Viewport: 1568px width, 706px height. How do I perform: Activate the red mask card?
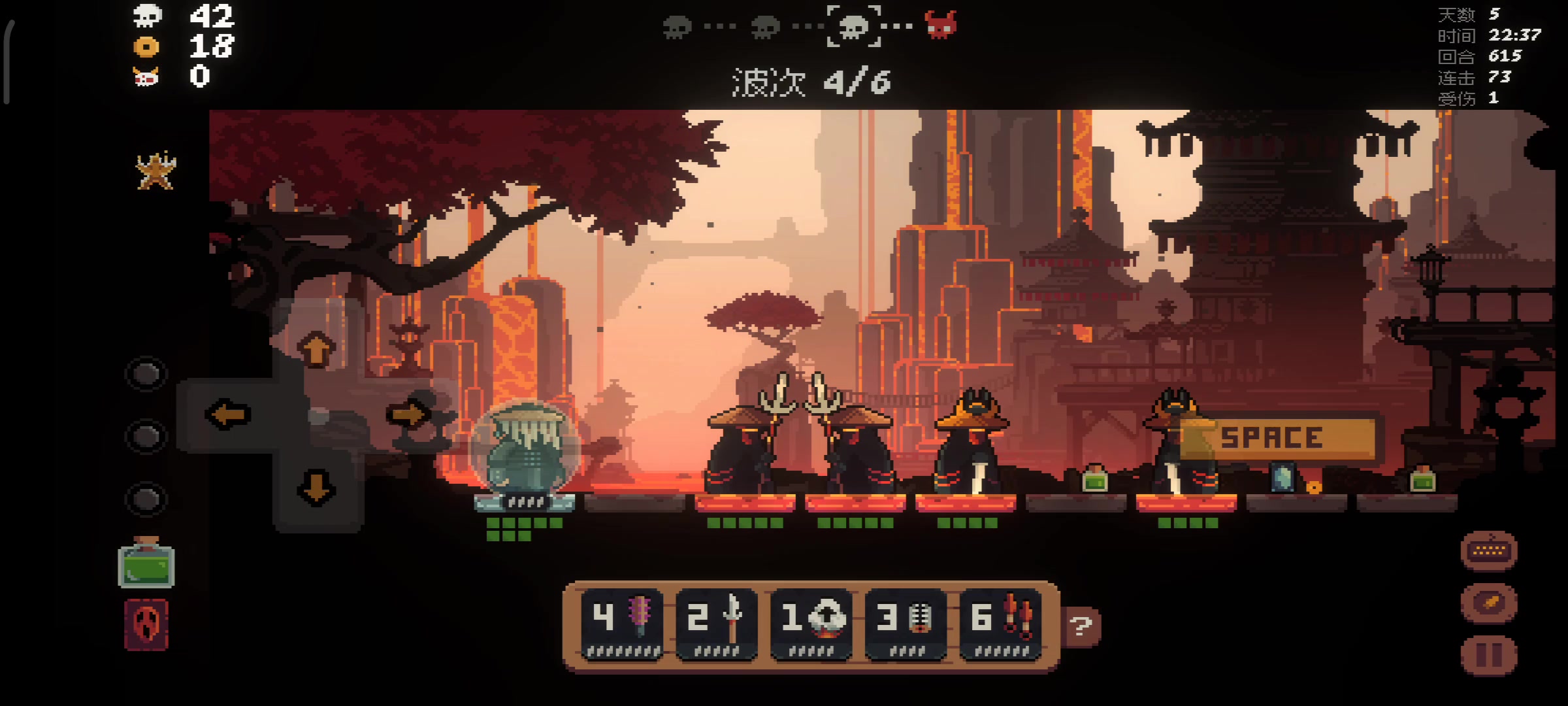point(146,624)
